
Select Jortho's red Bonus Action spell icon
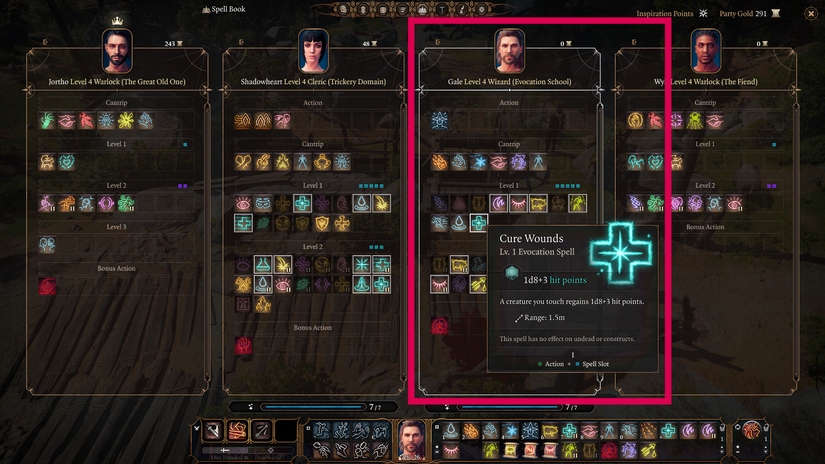[47, 287]
